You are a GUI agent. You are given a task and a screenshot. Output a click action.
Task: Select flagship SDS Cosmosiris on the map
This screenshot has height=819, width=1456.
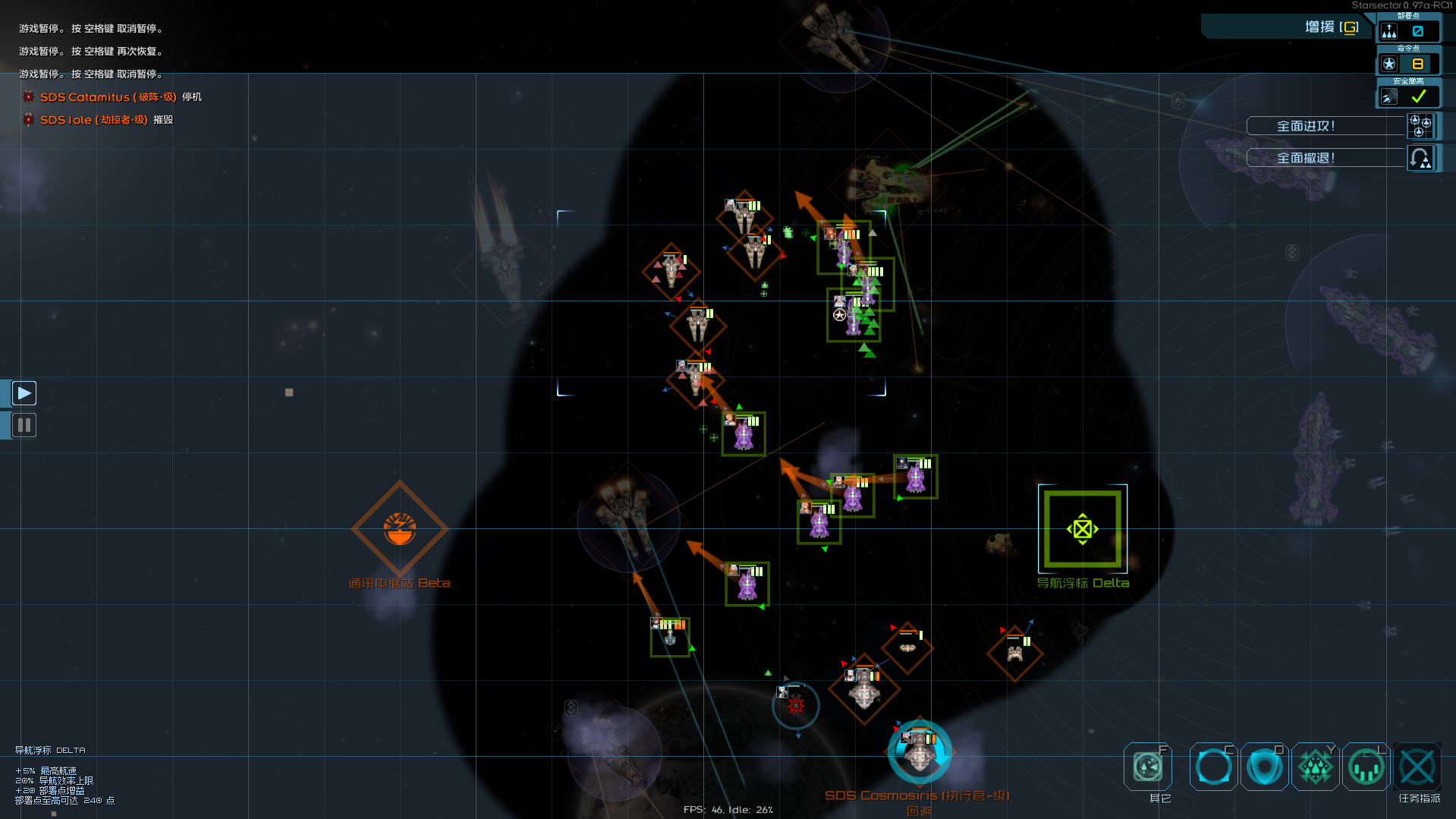pyautogui.click(x=919, y=751)
